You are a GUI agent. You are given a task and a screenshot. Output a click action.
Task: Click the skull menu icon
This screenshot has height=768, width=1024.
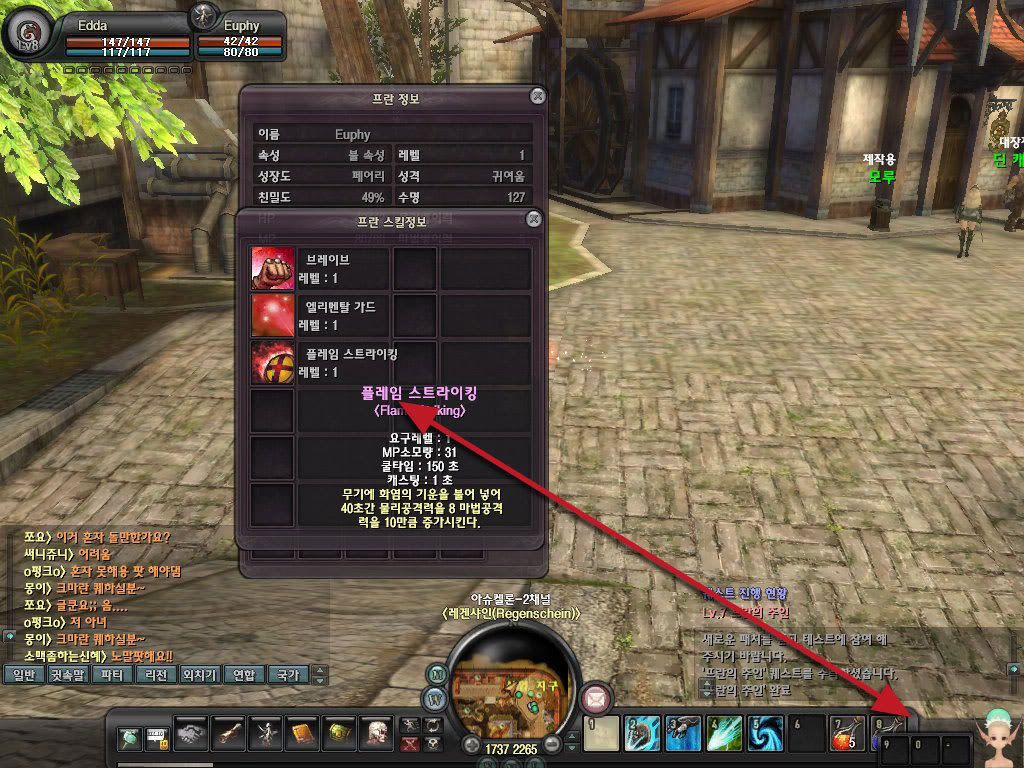click(378, 736)
